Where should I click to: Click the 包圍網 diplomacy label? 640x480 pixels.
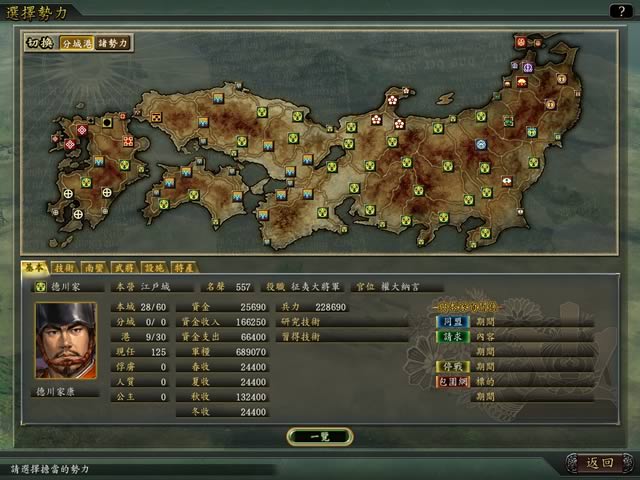coord(453,381)
